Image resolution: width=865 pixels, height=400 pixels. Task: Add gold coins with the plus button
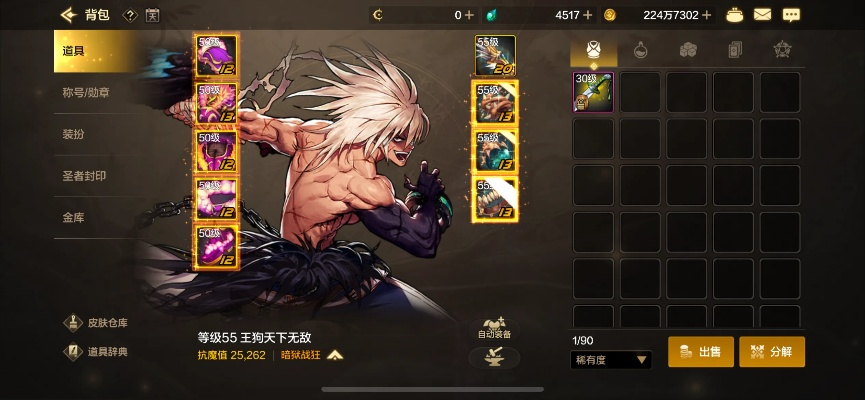click(x=707, y=15)
